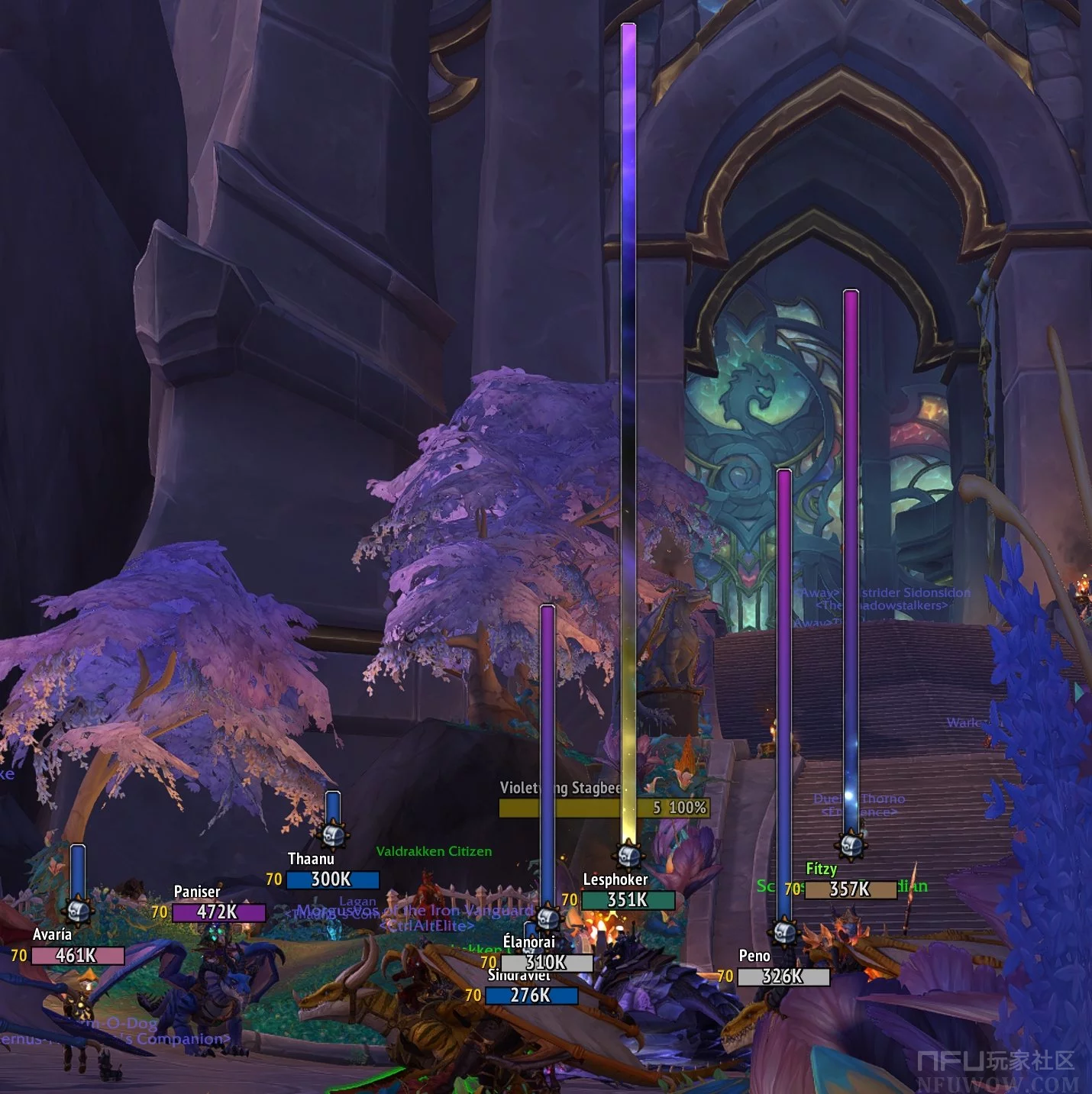The width and height of the screenshot is (1092, 1094).
Task: Click Thaanu's blue 300K nameplate
Action: [332, 879]
